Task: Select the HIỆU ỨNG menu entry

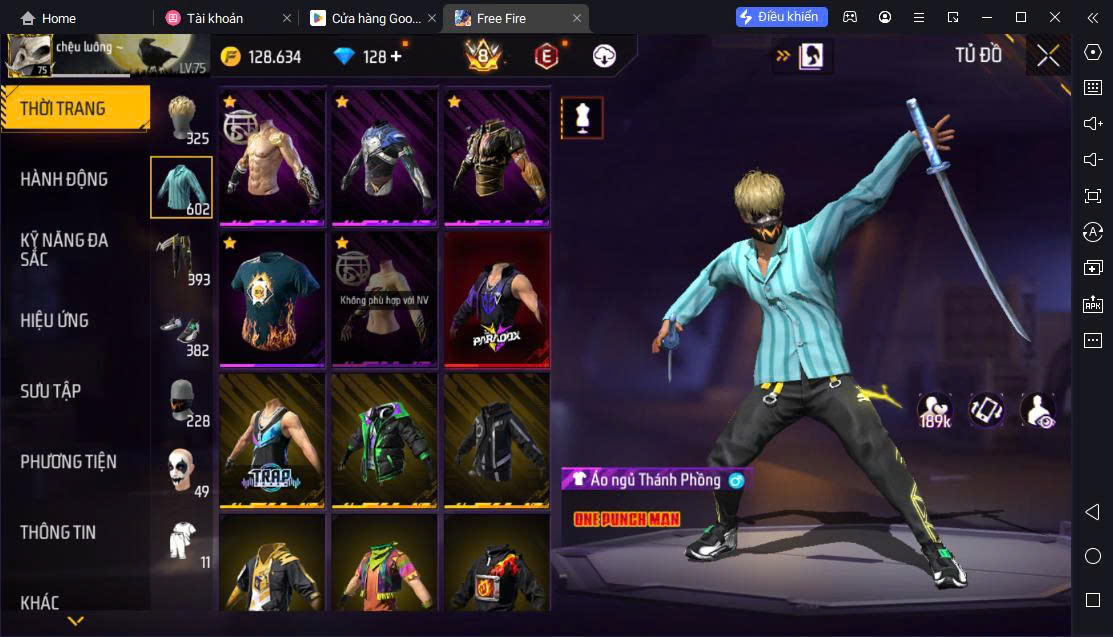Action: 55,320
